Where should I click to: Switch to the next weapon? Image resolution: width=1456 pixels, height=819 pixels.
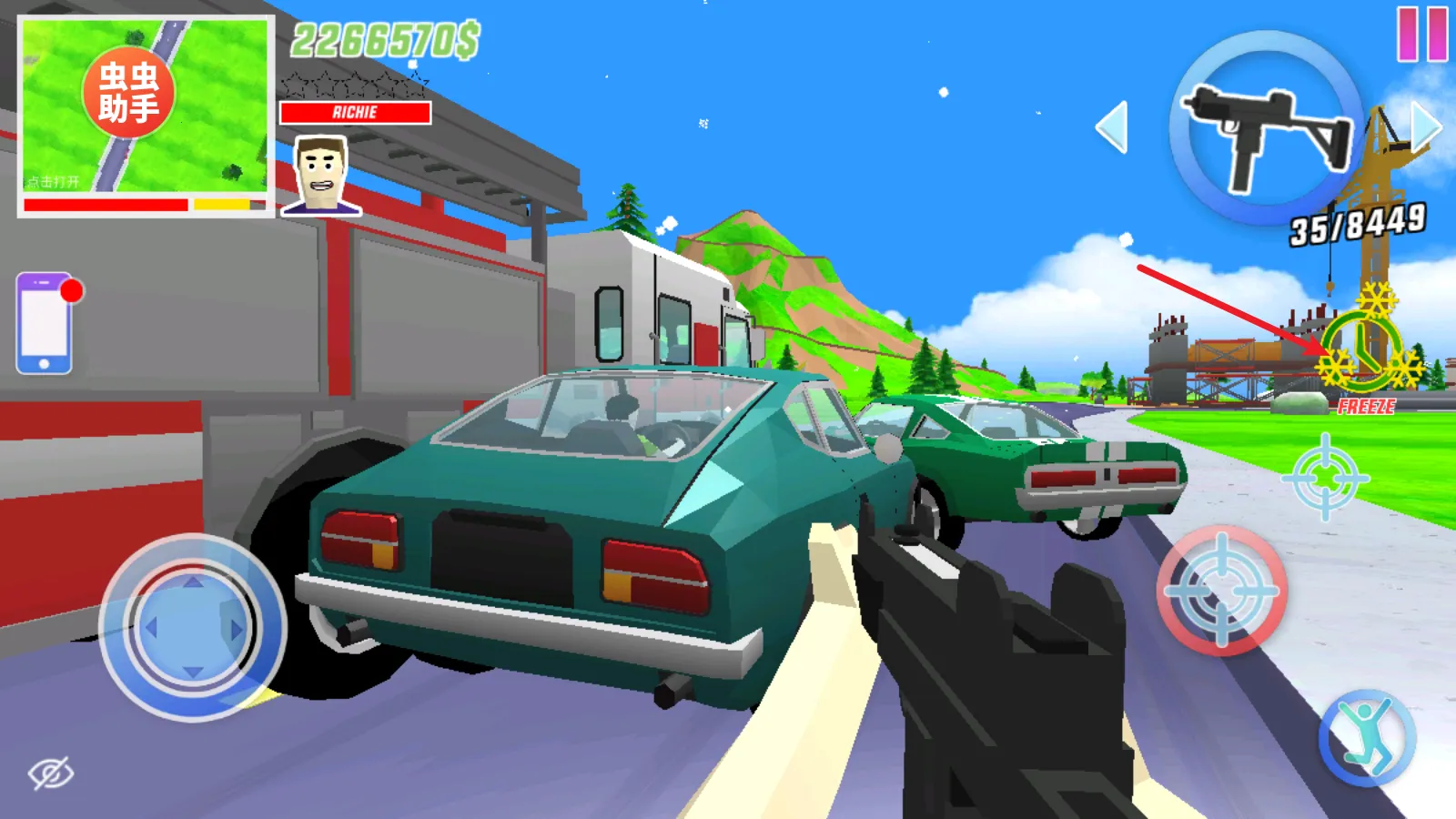click(1425, 126)
